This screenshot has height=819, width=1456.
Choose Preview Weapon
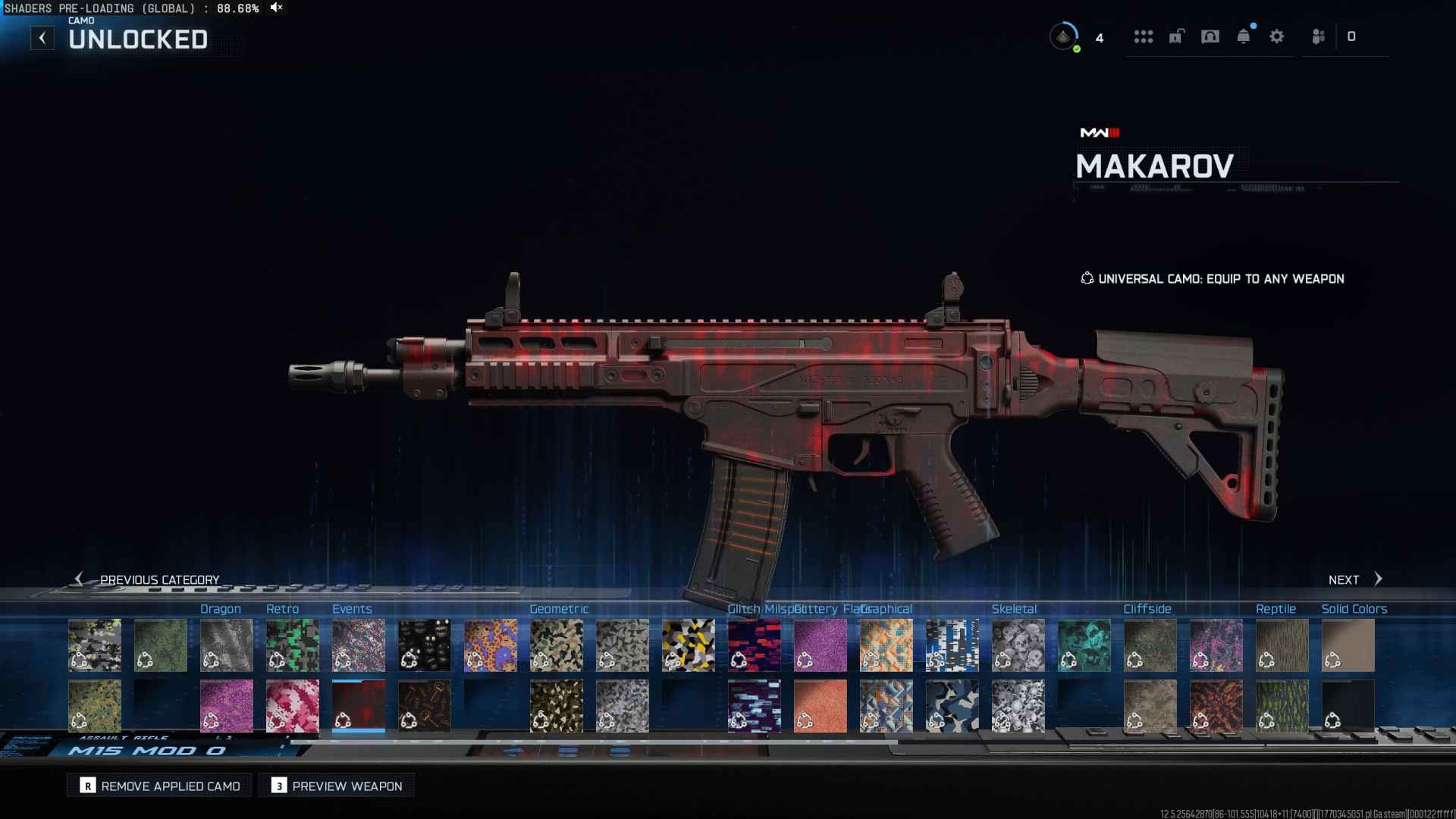pyautogui.click(x=337, y=786)
